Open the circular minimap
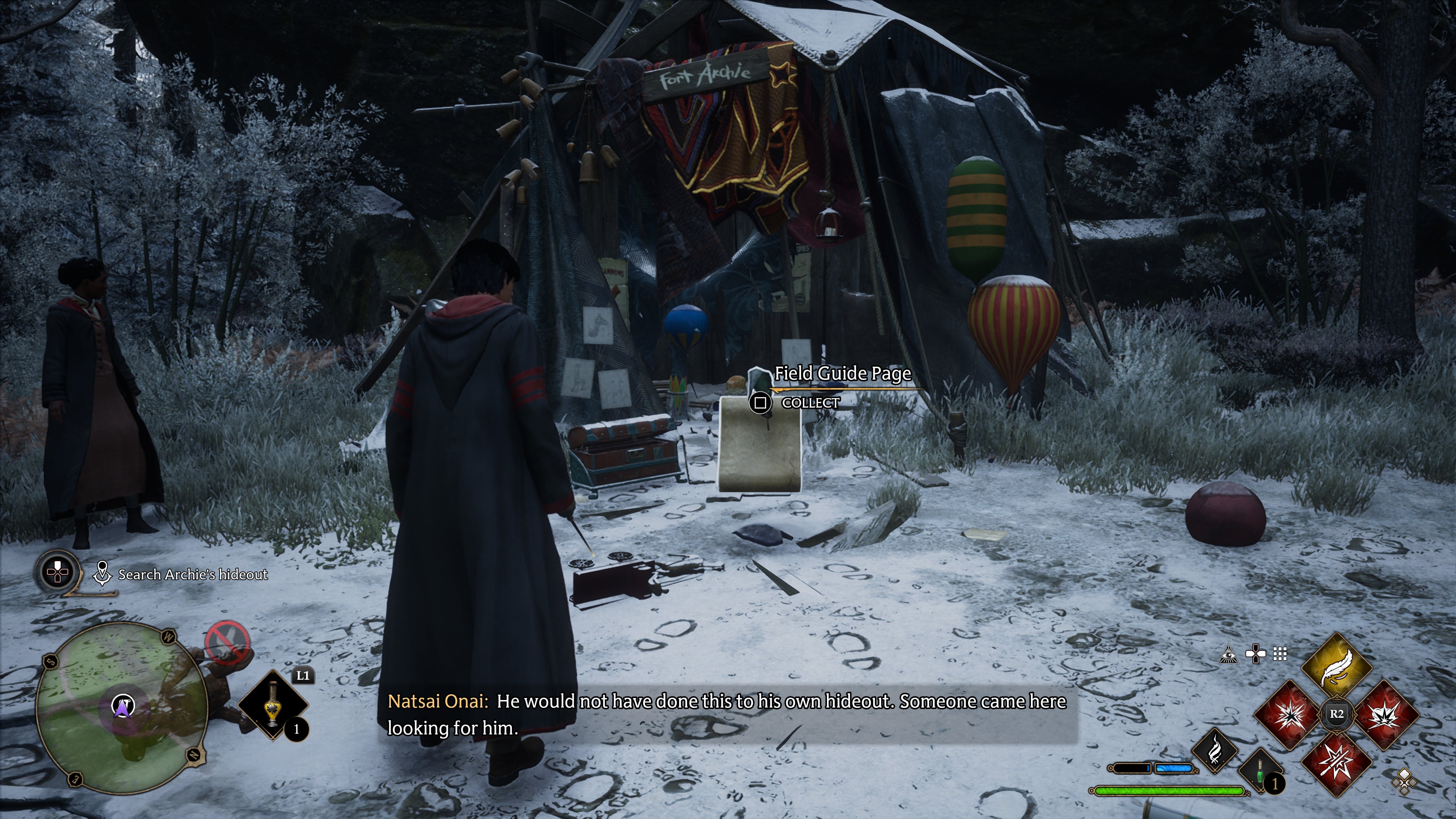Viewport: 1456px width, 819px height. click(121, 706)
